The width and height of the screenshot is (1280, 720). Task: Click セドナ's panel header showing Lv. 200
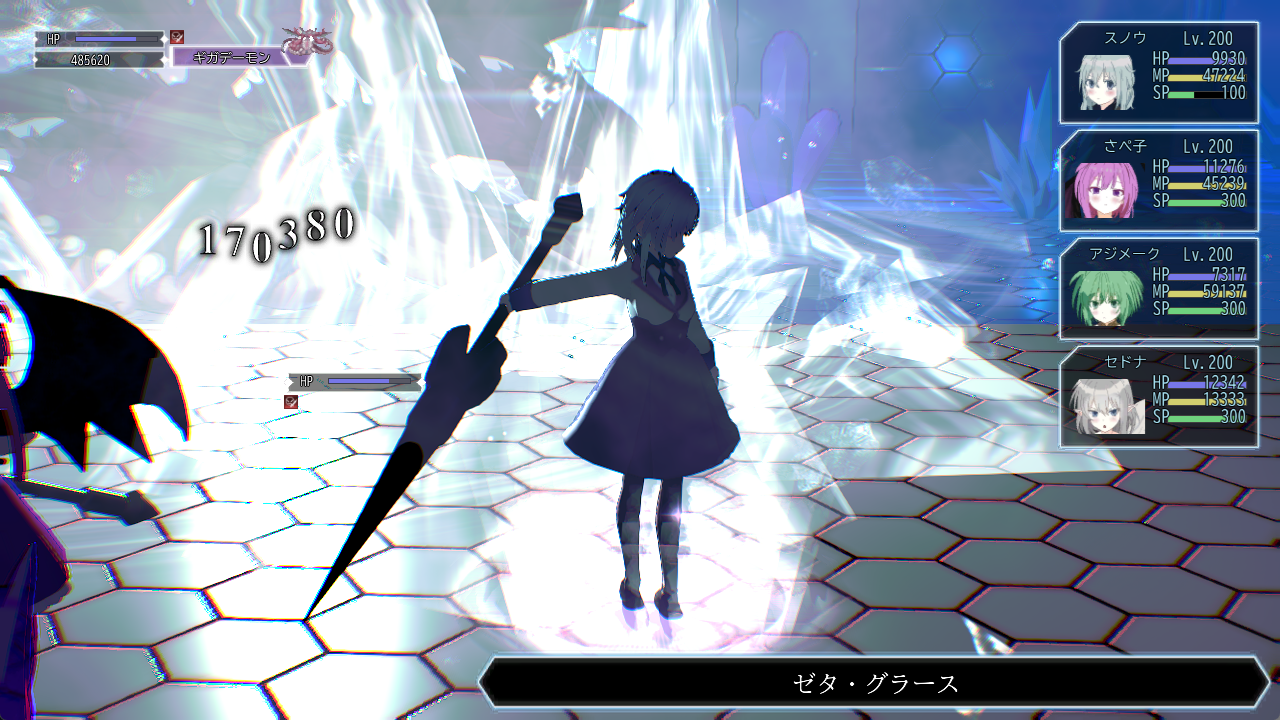[x=1210, y=362]
